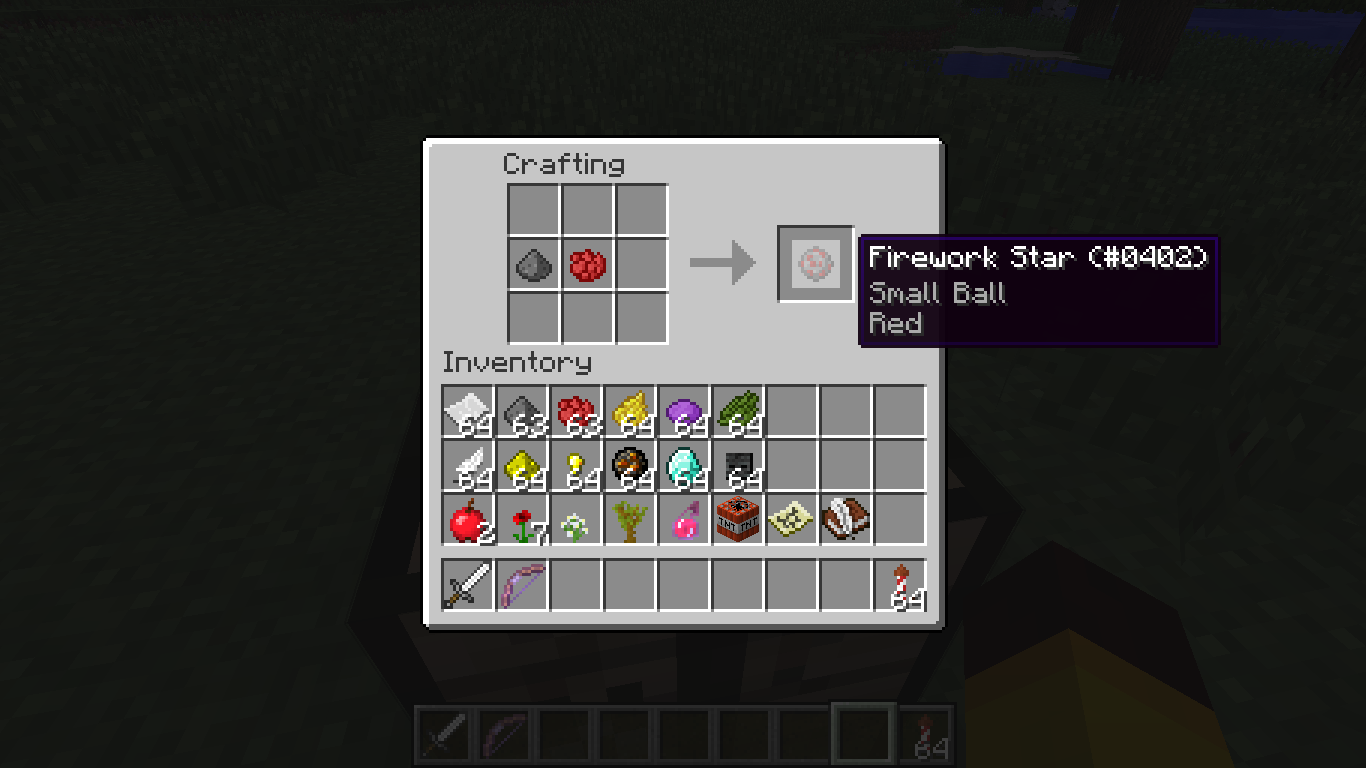
Task: Pick up the cactus green dye
Action: [737, 410]
